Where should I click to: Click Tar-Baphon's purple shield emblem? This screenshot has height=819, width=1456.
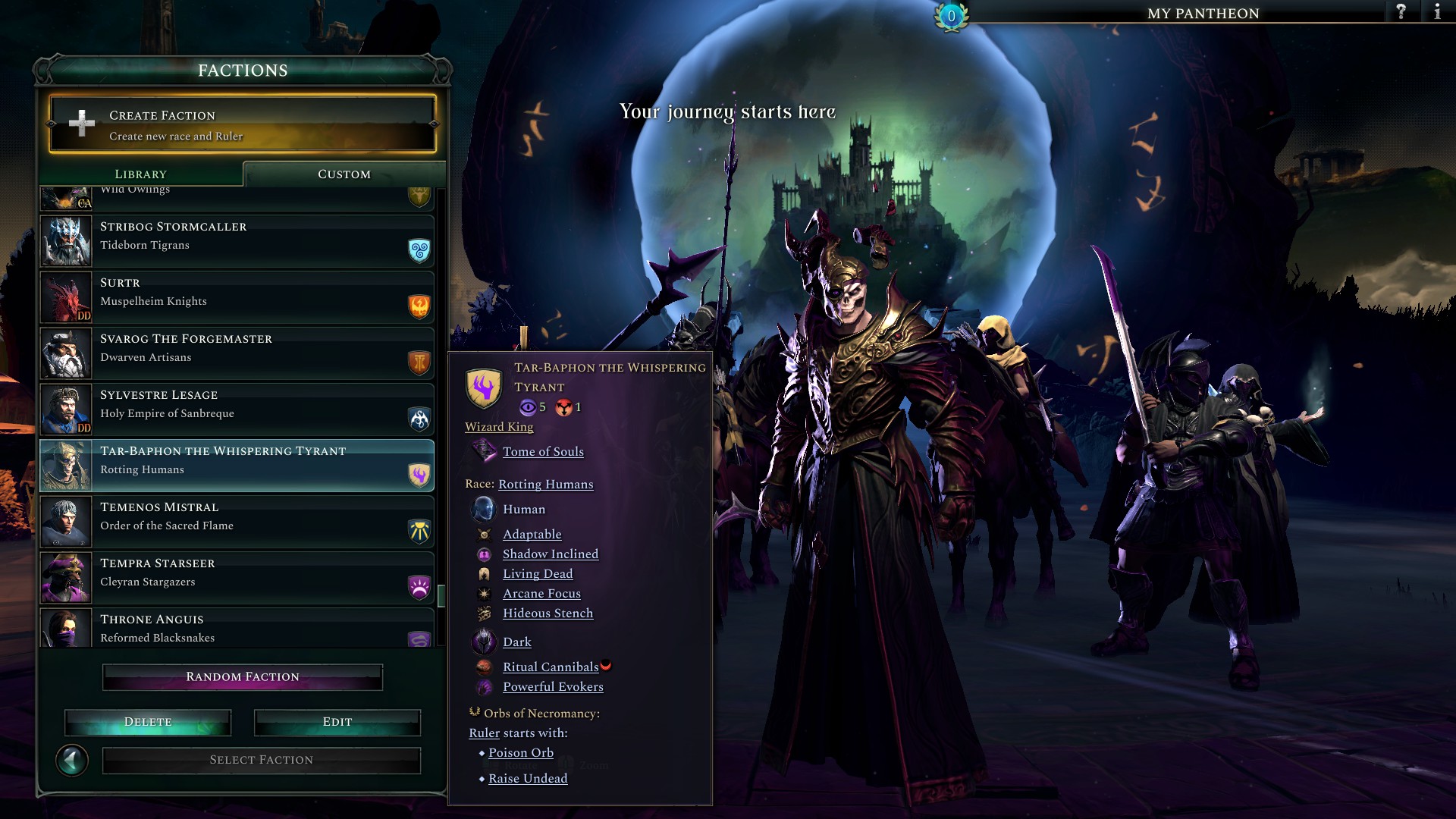[x=484, y=389]
